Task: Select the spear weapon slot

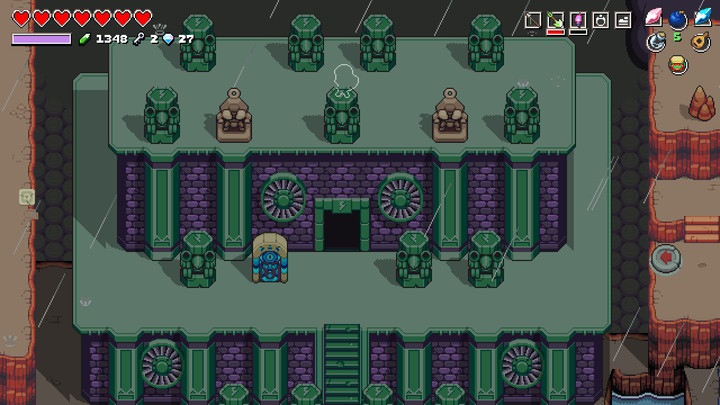Action: (533, 19)
